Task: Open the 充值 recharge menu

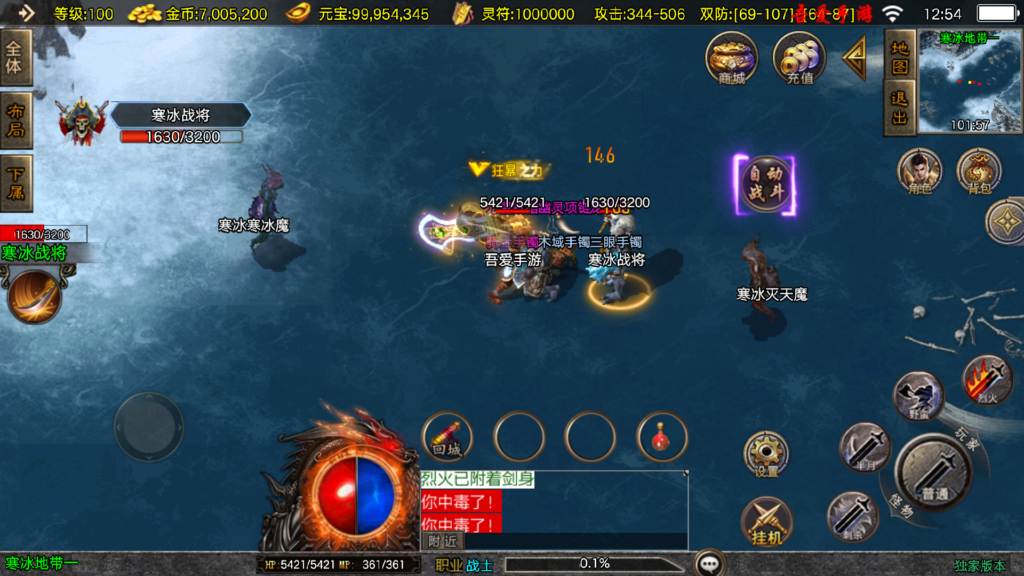Action: pos(799,57)
